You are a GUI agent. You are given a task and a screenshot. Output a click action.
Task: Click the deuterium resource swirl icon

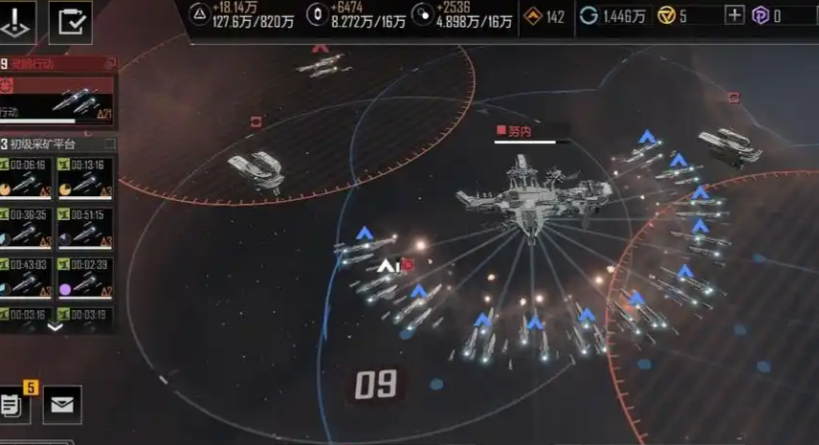pos(424,16)
